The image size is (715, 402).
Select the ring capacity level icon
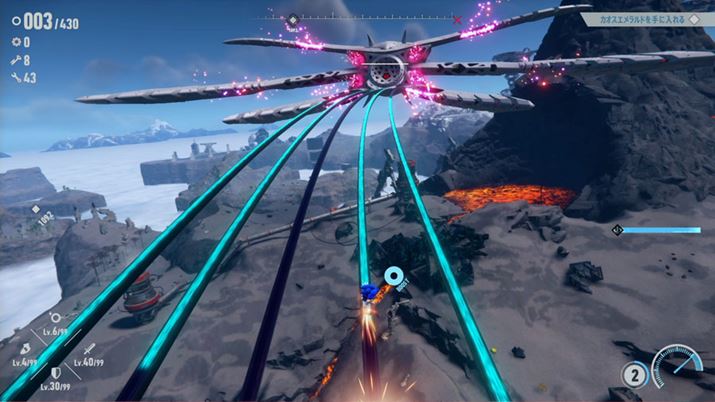(x=55, y=318)
